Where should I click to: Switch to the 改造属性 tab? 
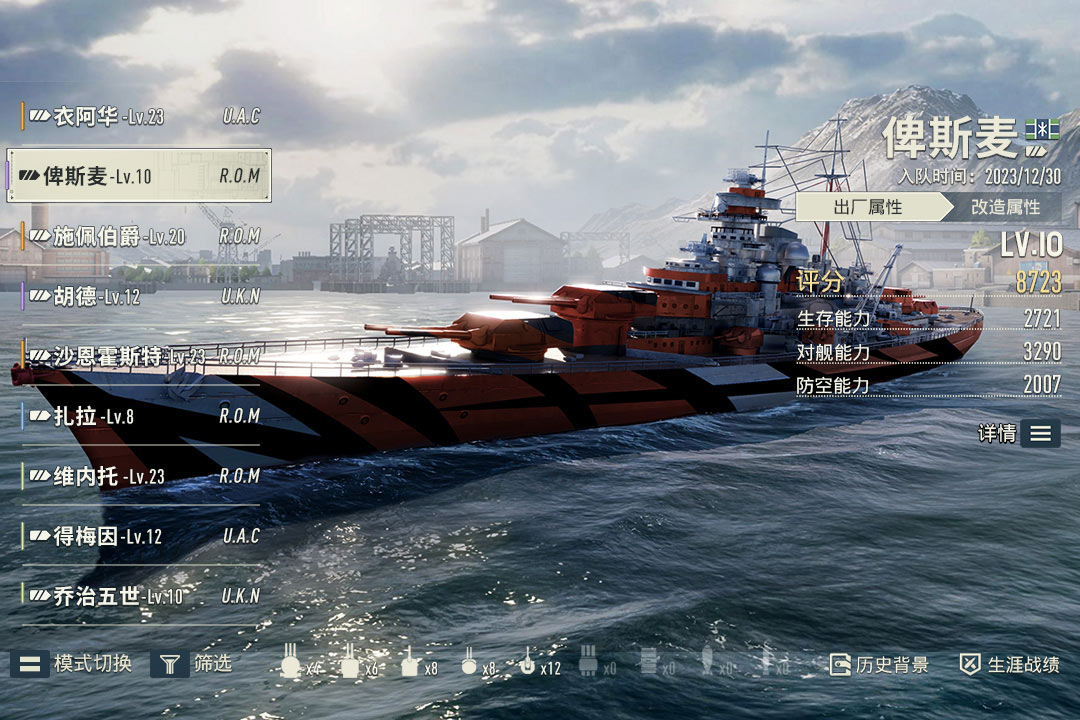click(x=1005, y=207)
